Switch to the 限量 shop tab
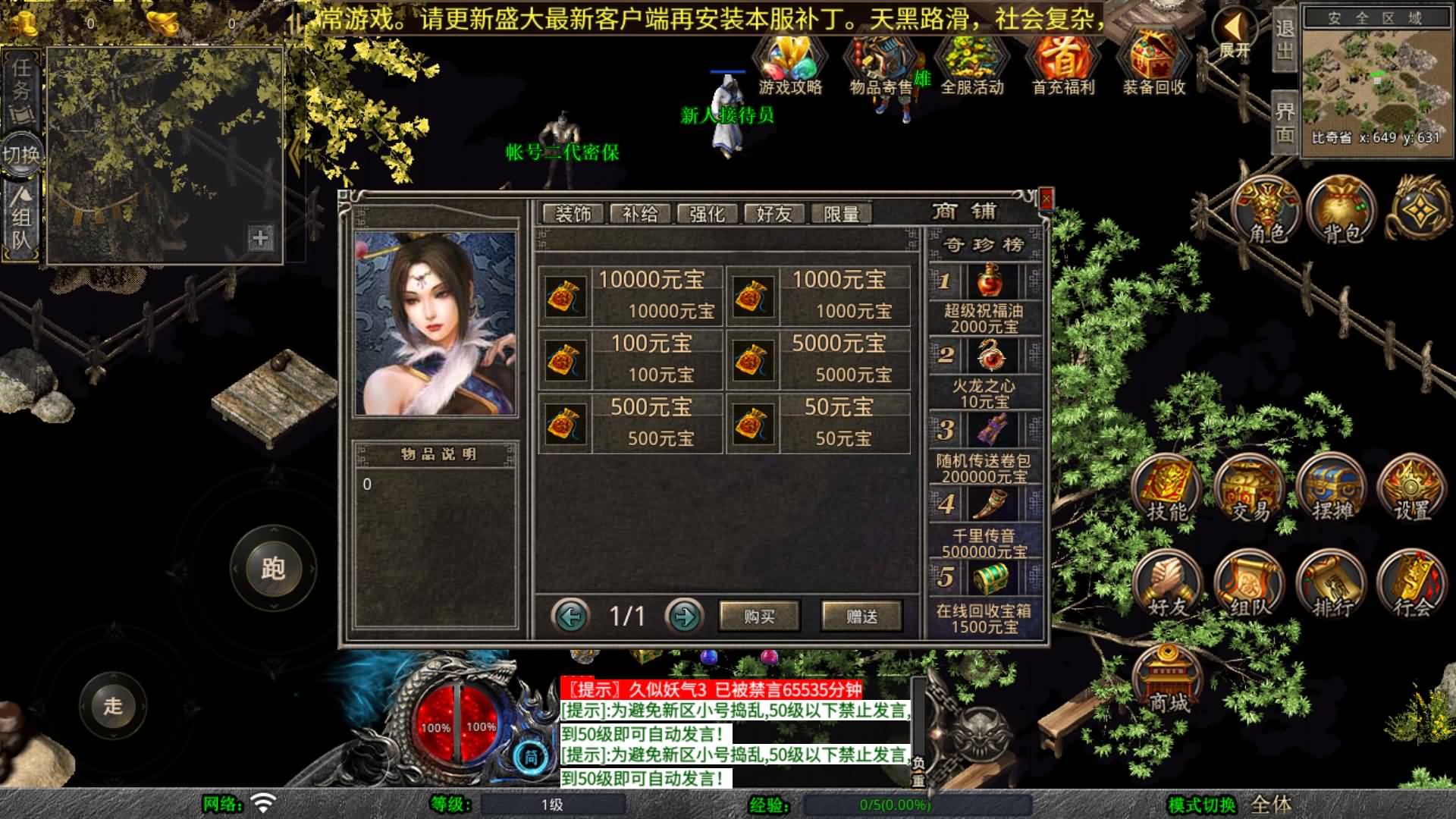 [x=840, y=213]
